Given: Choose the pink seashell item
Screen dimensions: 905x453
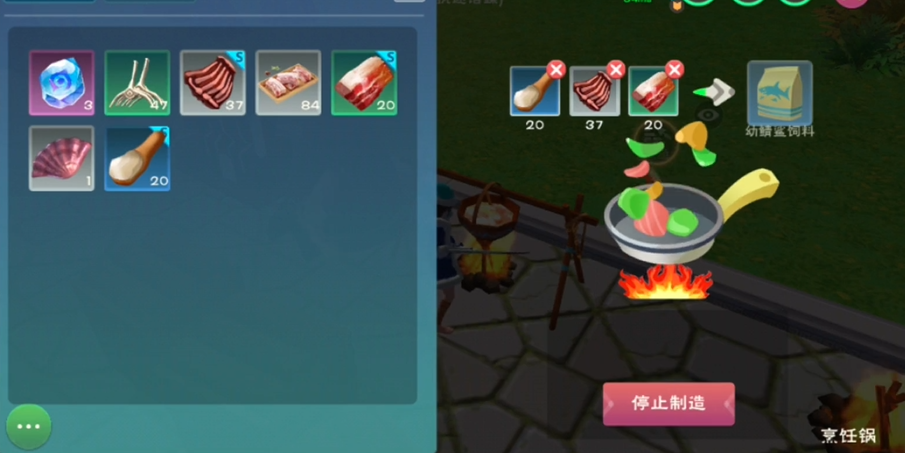Looking at the screenshot, I should pos(62,158).
